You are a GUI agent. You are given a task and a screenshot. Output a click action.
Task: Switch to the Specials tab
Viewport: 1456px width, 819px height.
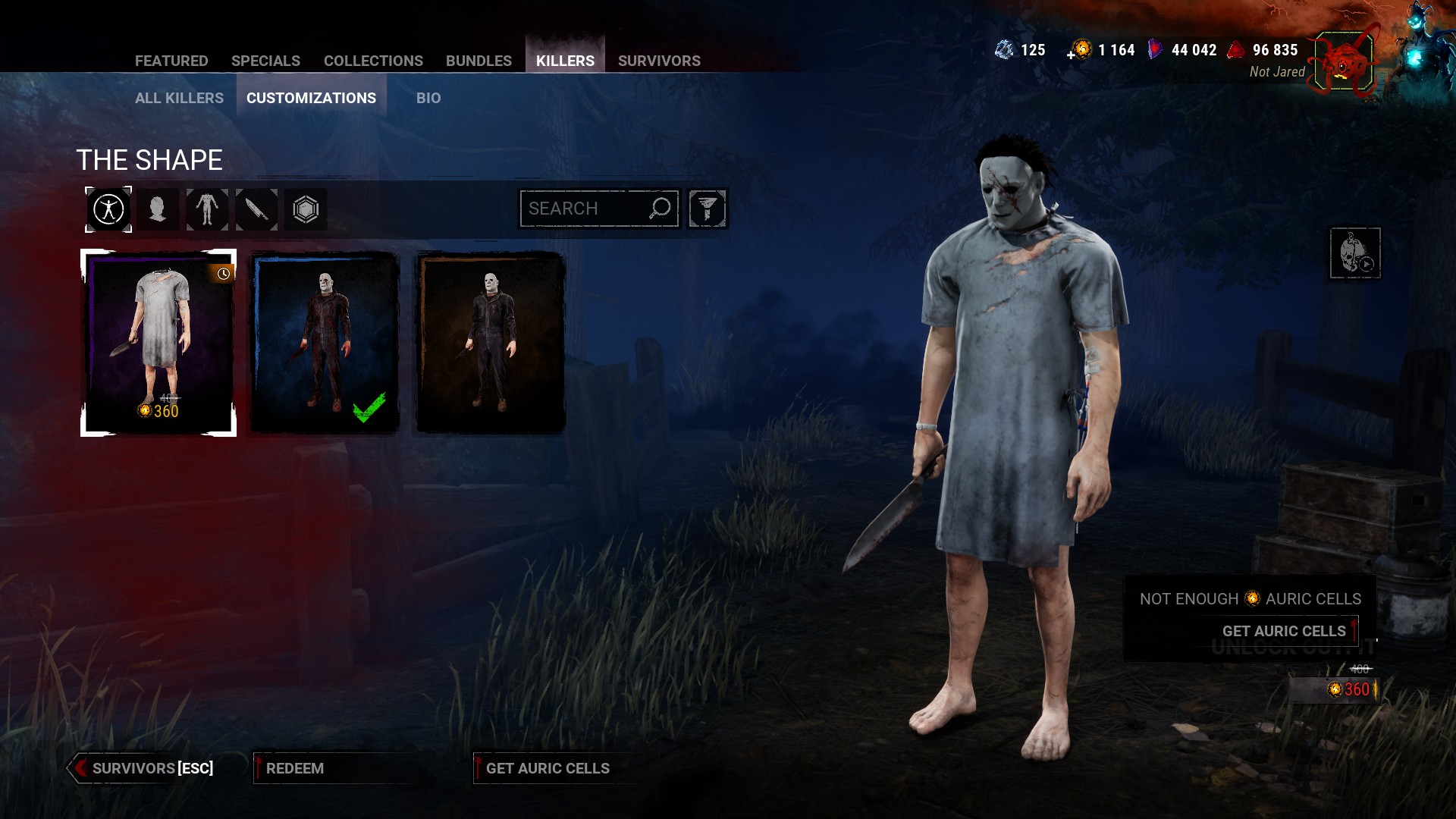[265, 61]
